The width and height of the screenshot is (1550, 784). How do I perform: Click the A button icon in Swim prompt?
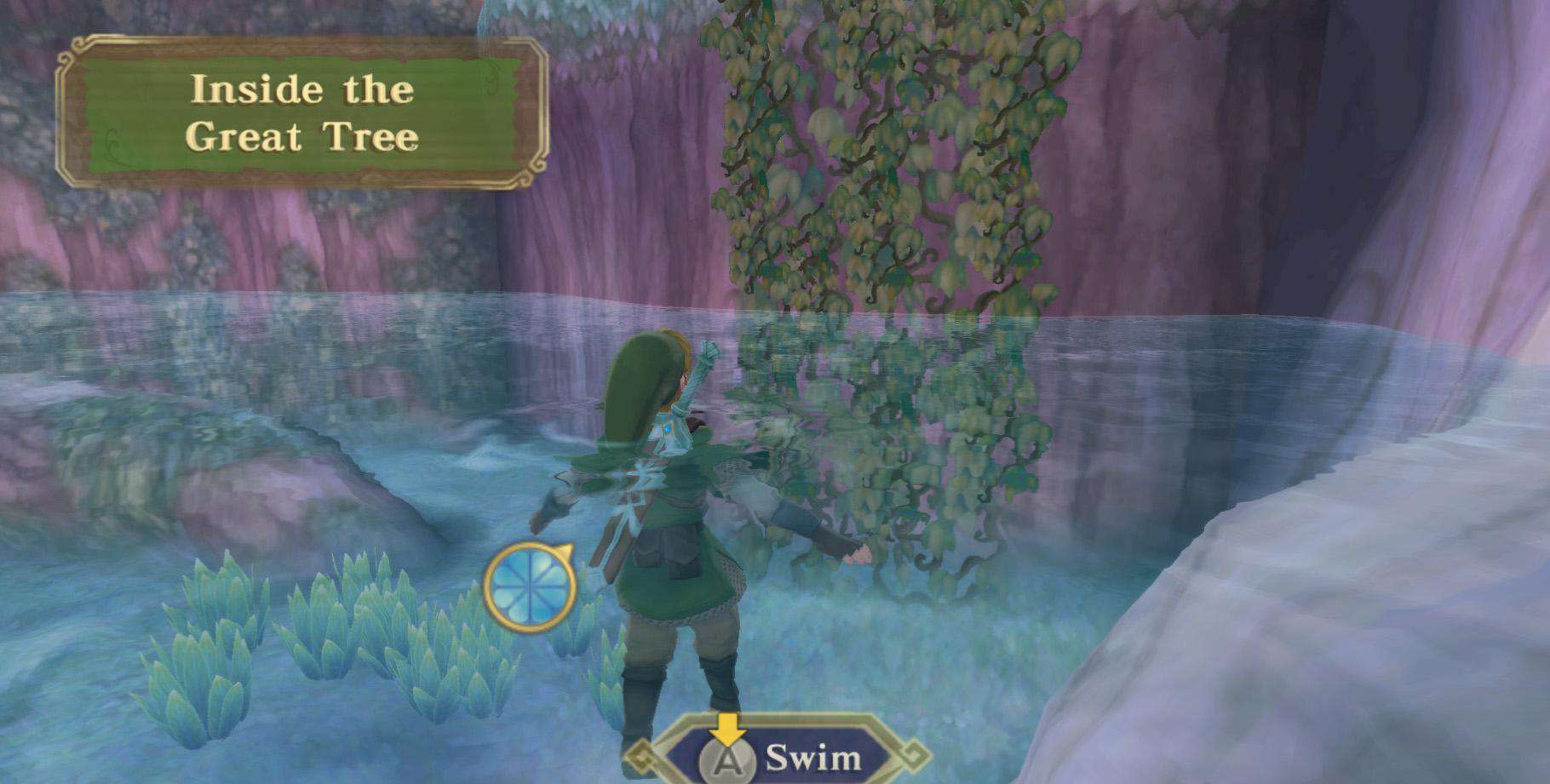pos(728,758)
